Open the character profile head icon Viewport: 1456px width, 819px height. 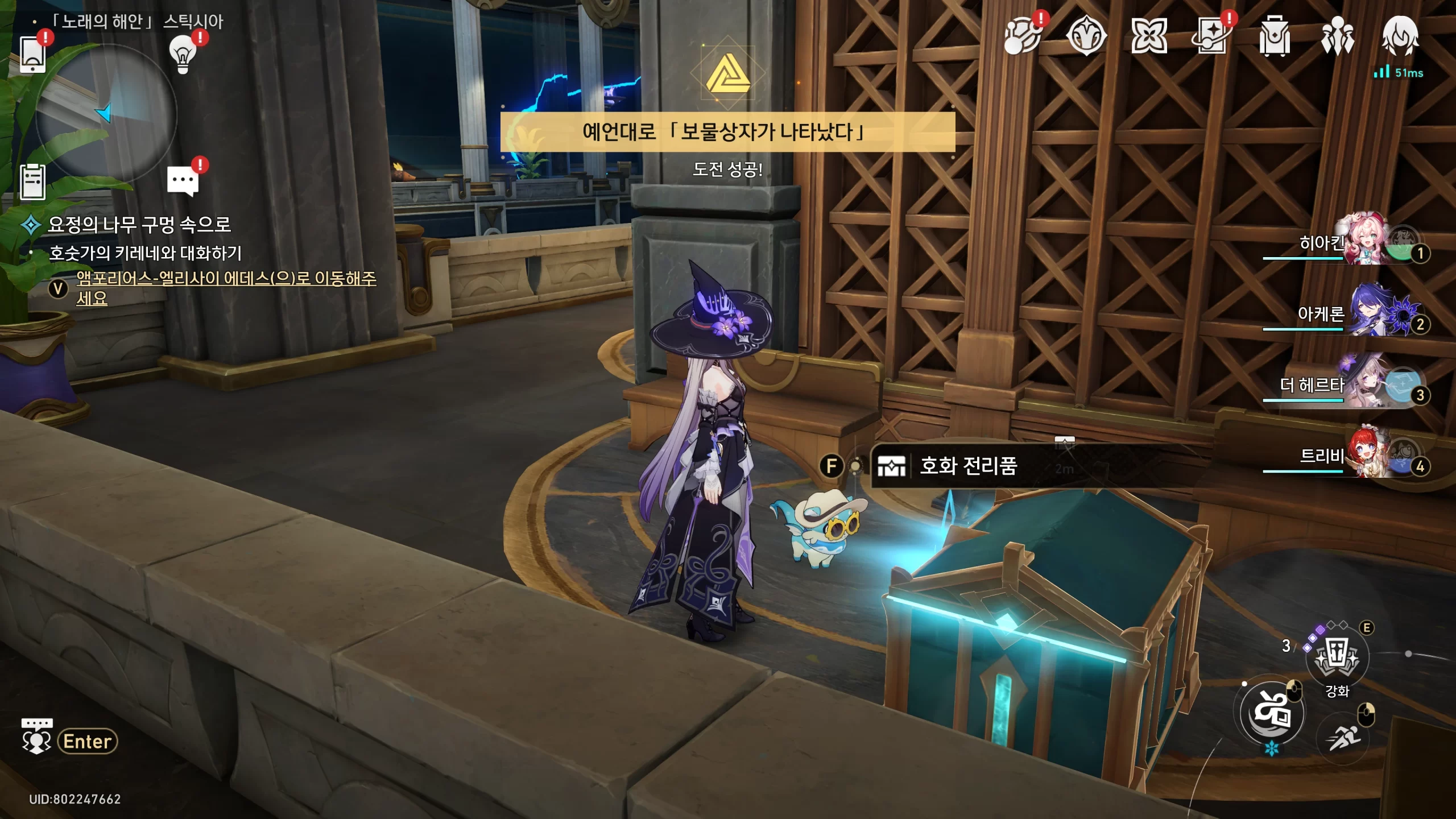coord(1400,36)
